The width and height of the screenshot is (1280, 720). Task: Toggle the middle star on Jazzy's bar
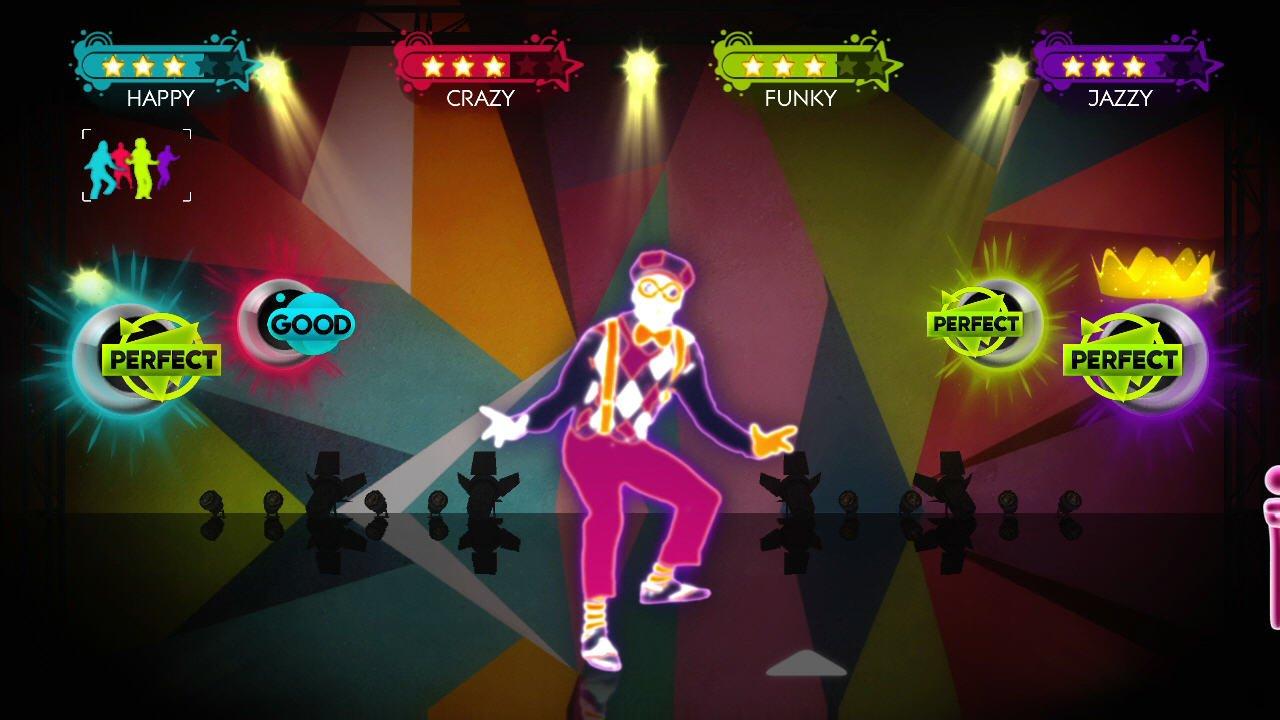tap(1101, 67)
